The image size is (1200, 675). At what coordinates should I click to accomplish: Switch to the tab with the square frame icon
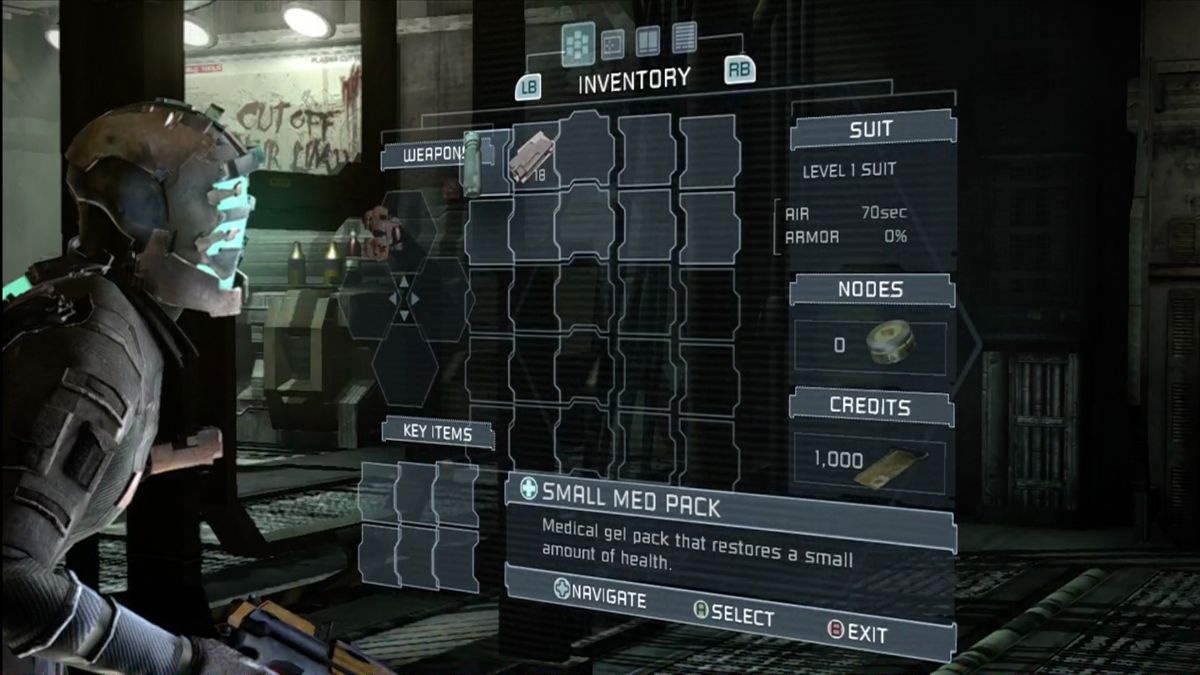tap(612, 42)
